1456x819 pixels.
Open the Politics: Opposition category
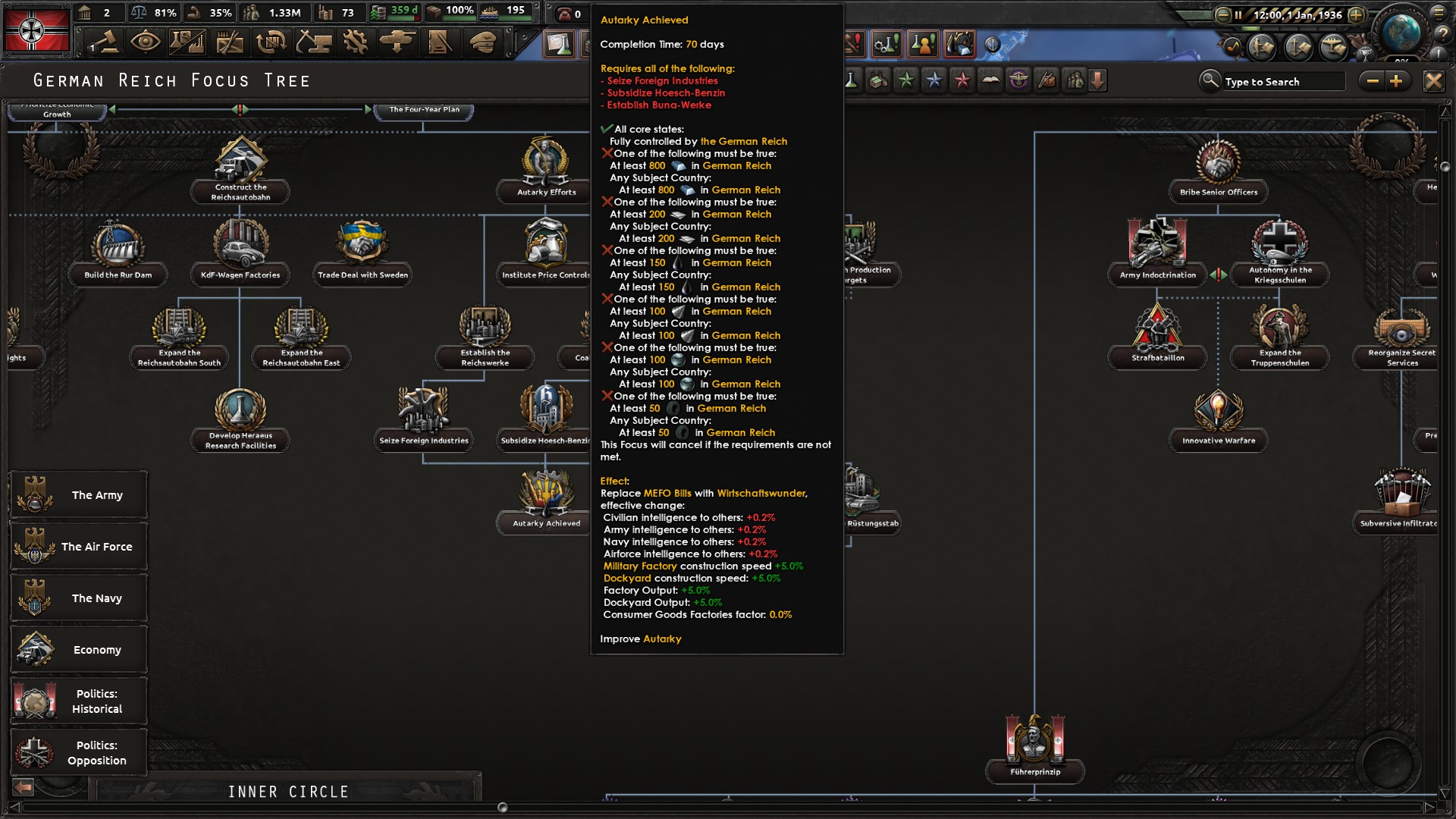78,752
